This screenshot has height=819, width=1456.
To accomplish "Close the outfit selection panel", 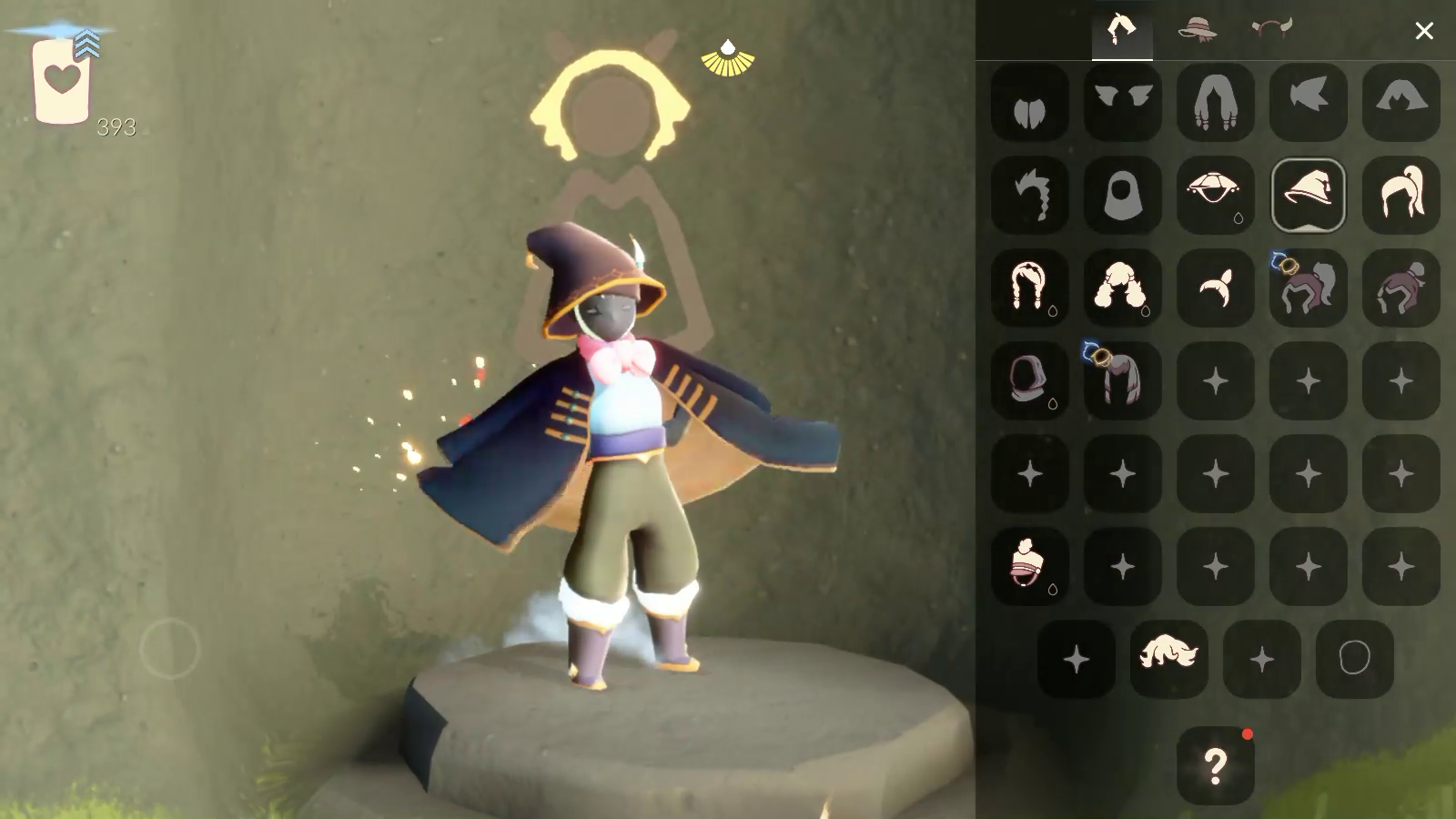I will 1423,31.
